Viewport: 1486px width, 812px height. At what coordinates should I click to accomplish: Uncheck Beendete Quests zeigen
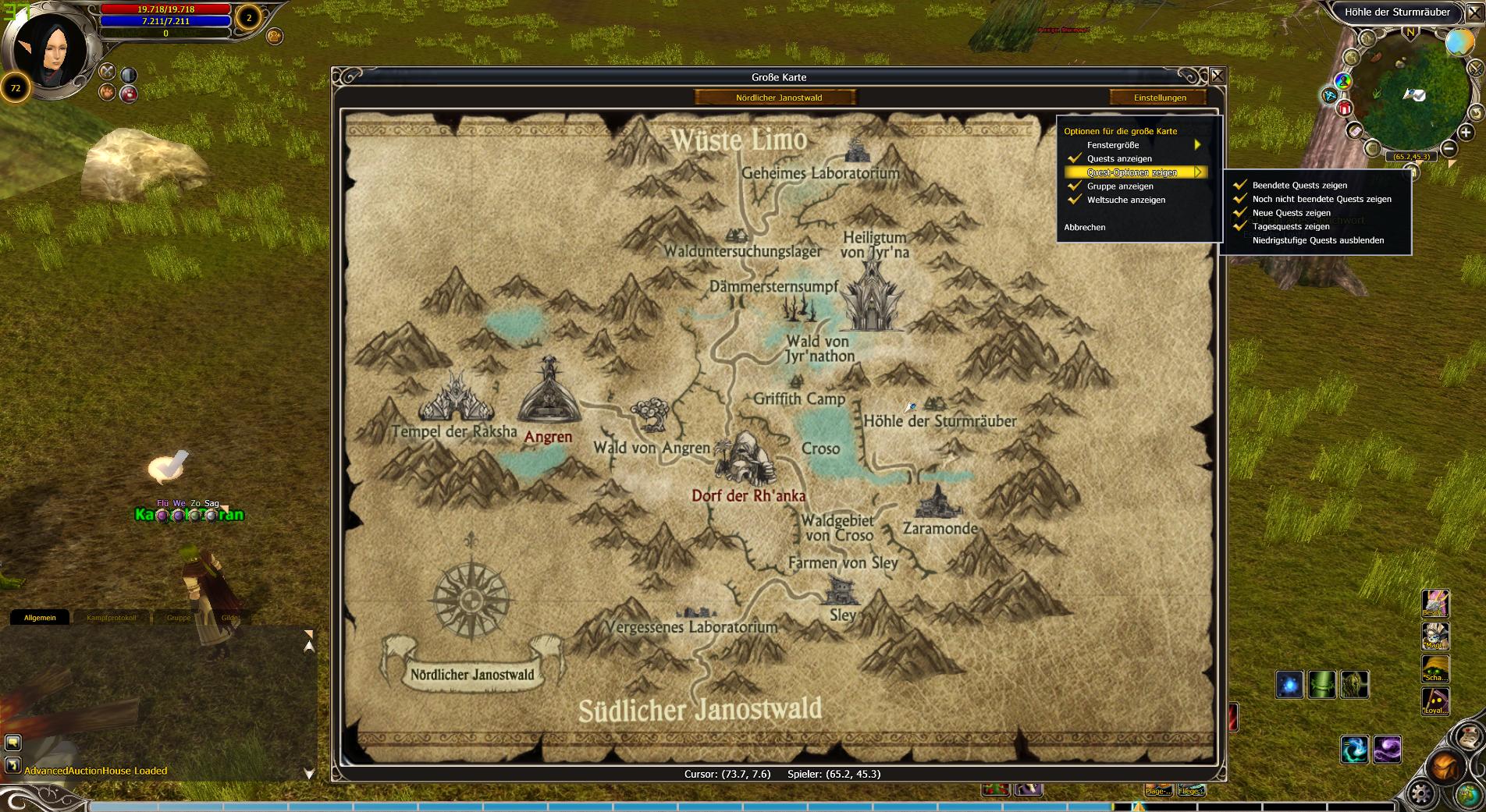click(1299, 186)
